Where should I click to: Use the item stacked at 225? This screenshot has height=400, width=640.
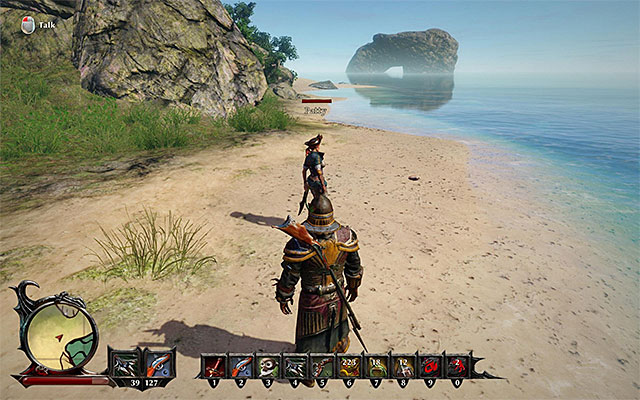pyautogui.click(x=349, y=365)
